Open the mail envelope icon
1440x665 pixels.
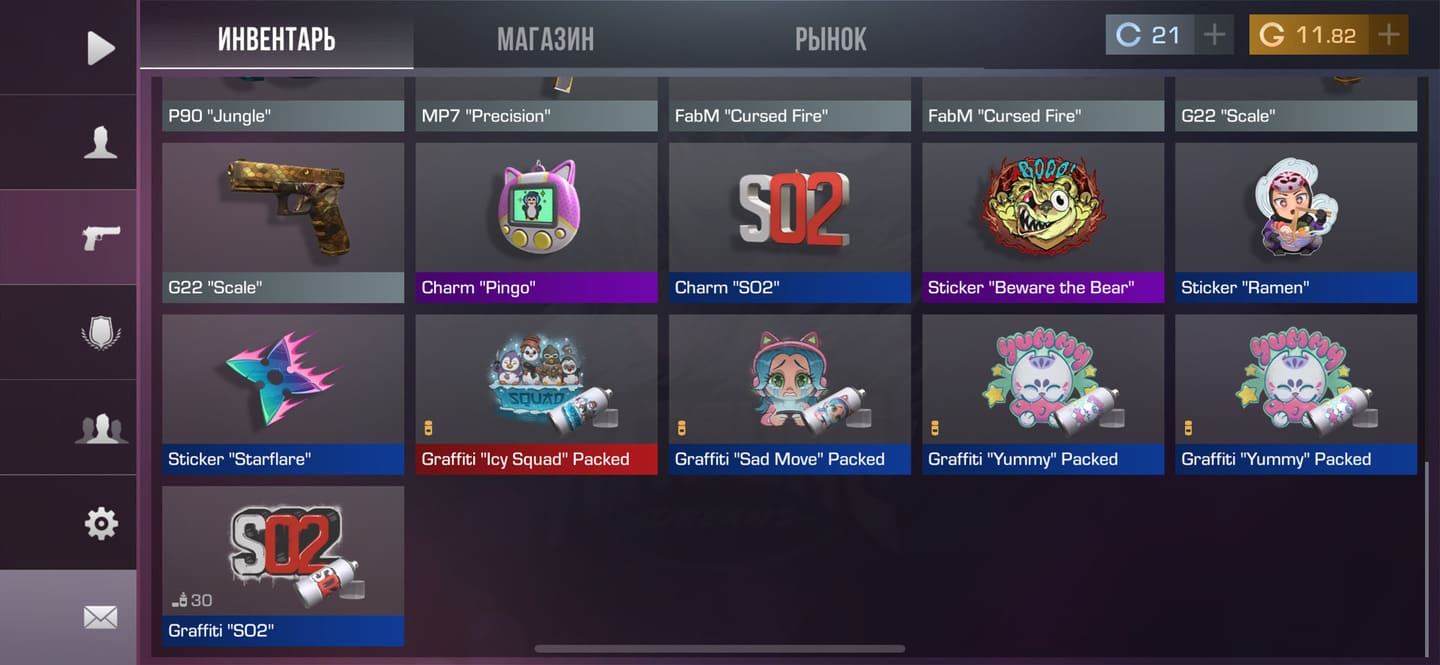click(100, 617)
